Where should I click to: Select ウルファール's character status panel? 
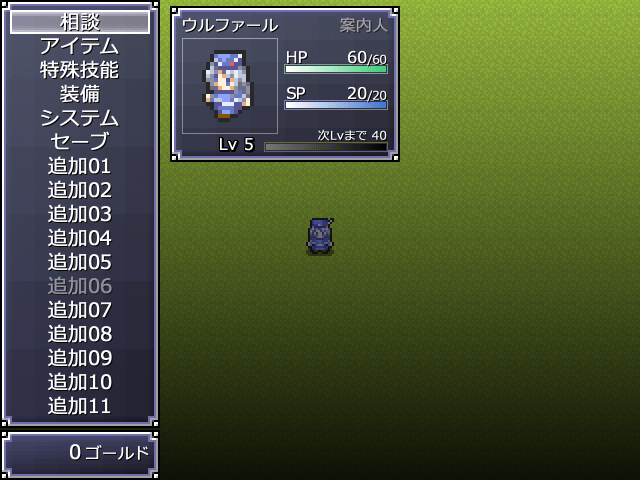(285, 84)
